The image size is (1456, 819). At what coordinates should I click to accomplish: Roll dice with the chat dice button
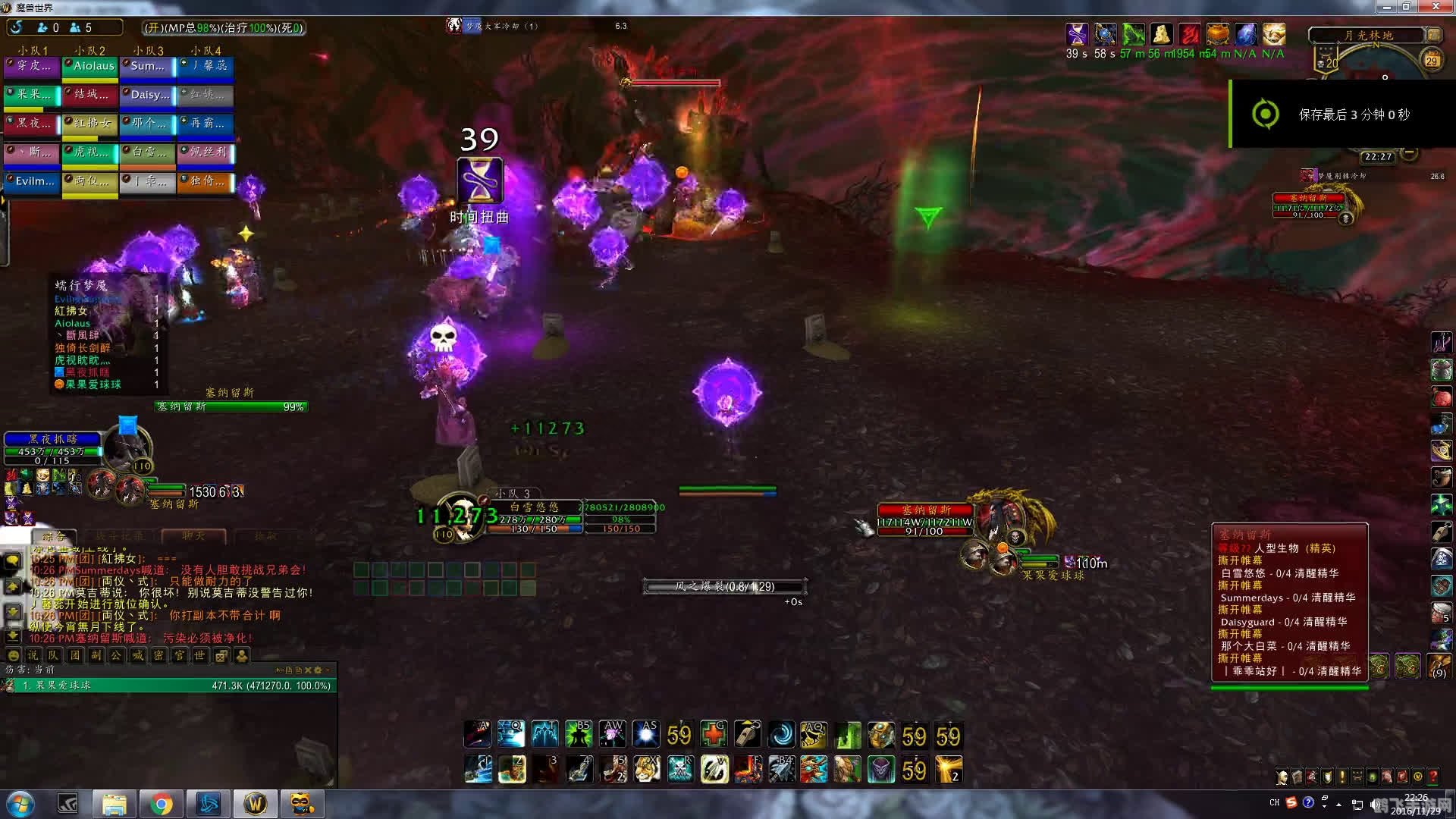[x=221, y=655]
